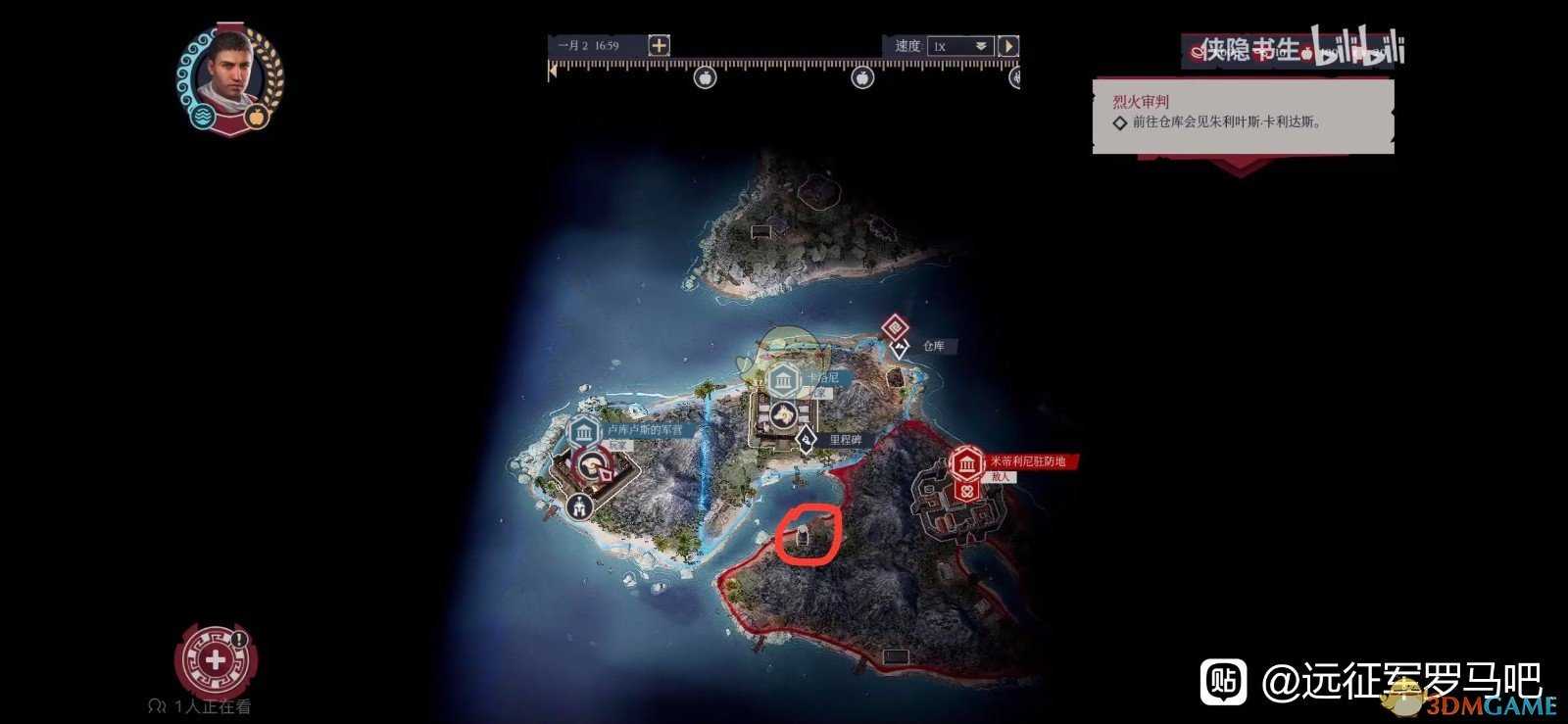Screen dimensions: 1568x724
Task: Click the red helmet icon inside Lucullus camp
Action: pos(592,465)
